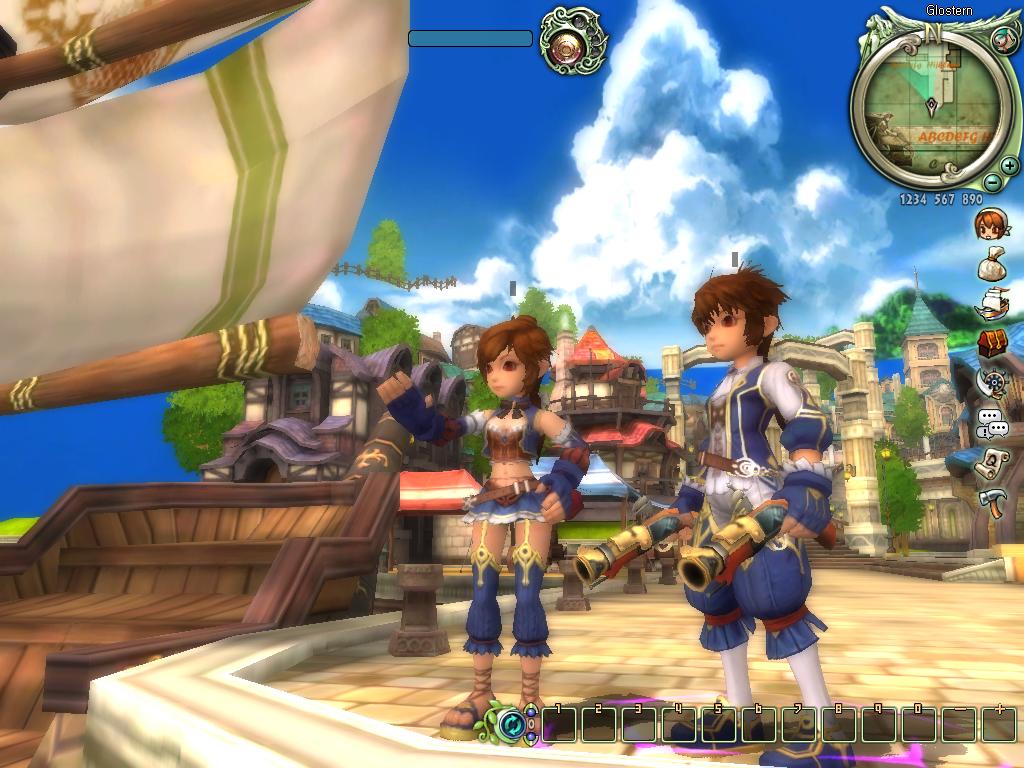This screenshot has width=1024, height=768.
Task: Zoom in the minimap with the plus button
Action: (x=1009, y=166)
